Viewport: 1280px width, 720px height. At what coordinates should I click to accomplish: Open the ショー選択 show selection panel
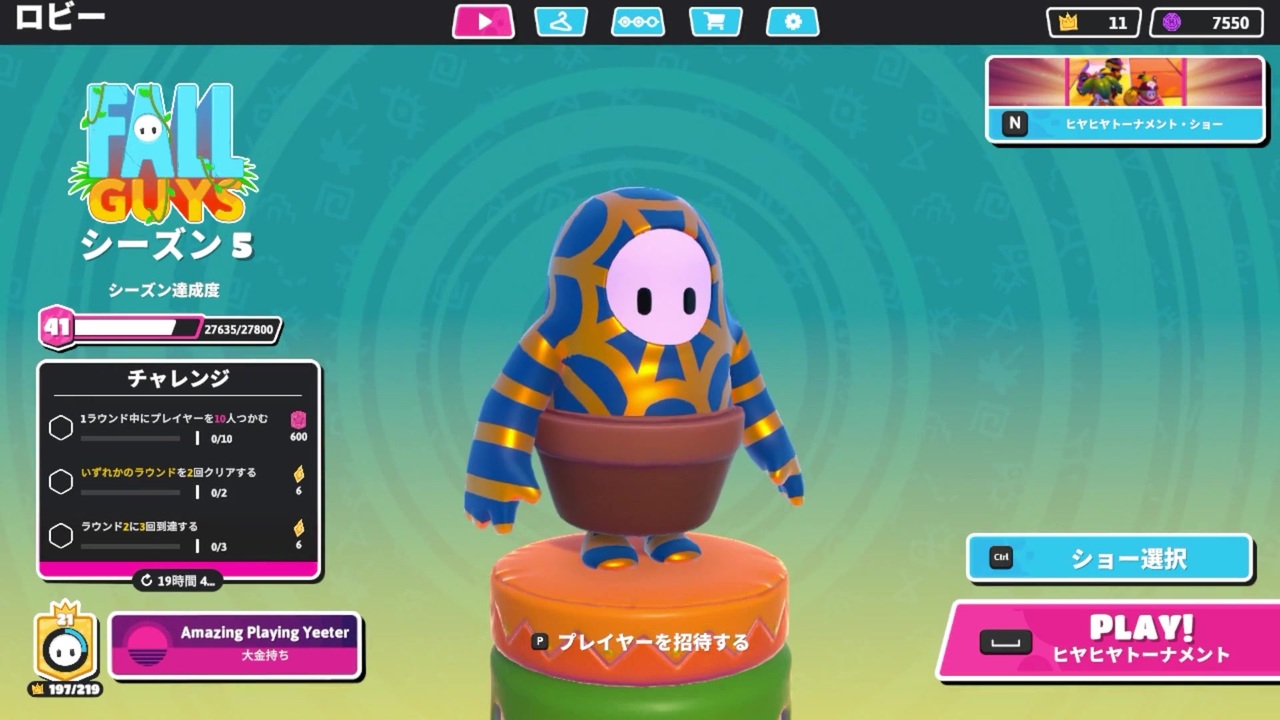(x=1110, y=559)
